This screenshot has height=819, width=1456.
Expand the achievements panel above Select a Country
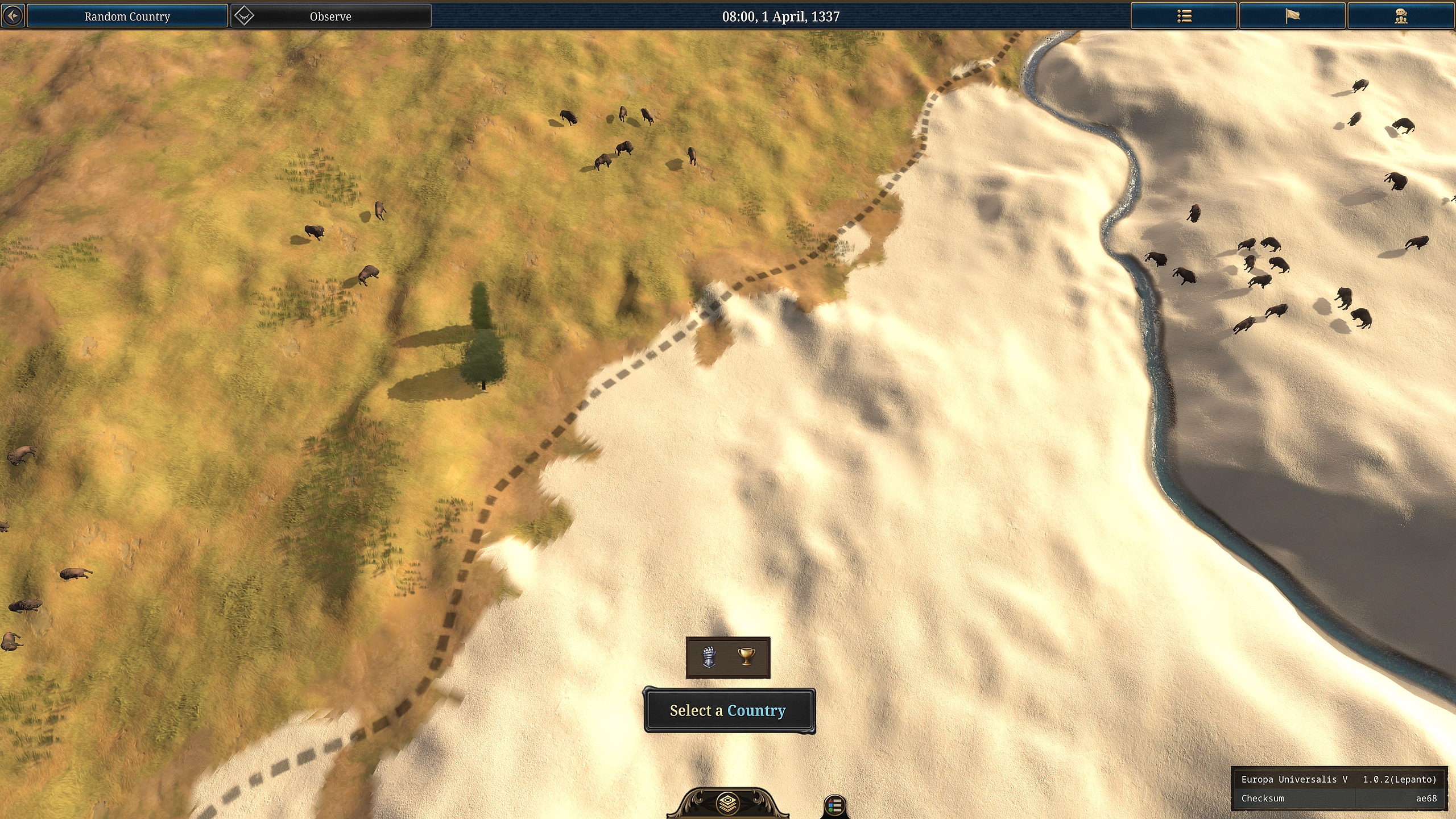click(729, 658)
